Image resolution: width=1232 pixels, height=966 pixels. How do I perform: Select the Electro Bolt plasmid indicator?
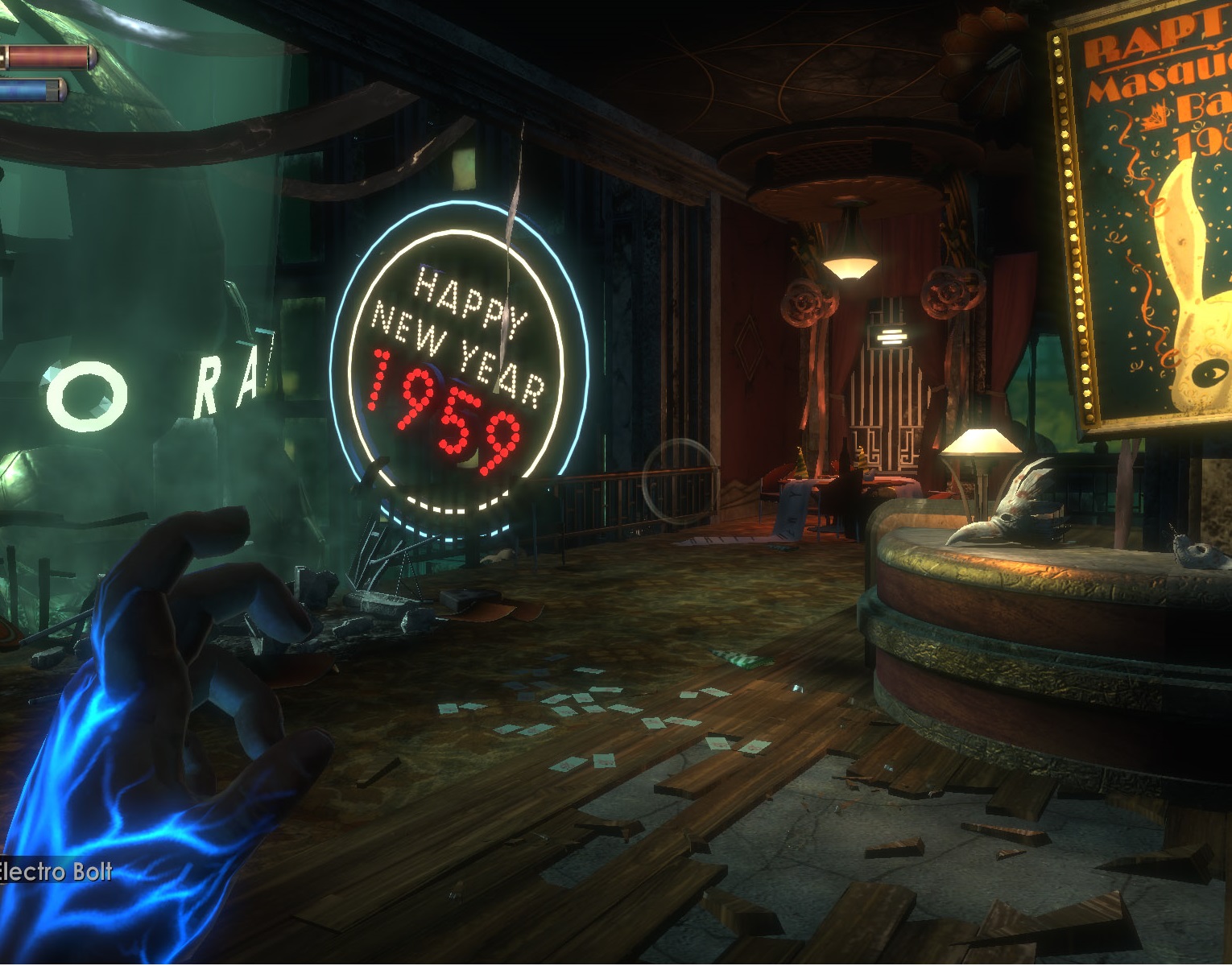pyautogui.click(x=56, y=870)
